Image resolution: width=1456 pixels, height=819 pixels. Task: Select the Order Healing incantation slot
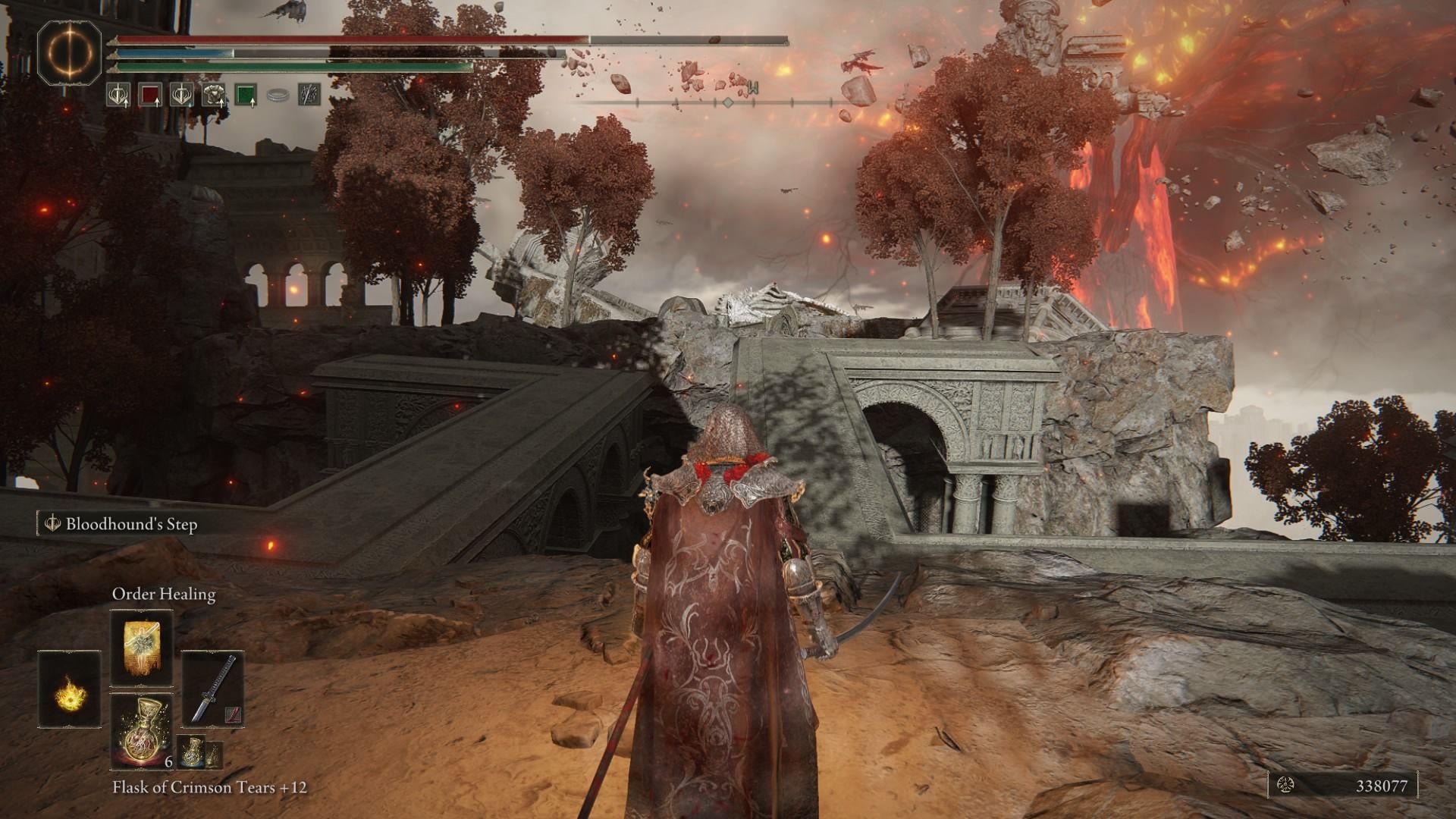(x=141, y=646)
